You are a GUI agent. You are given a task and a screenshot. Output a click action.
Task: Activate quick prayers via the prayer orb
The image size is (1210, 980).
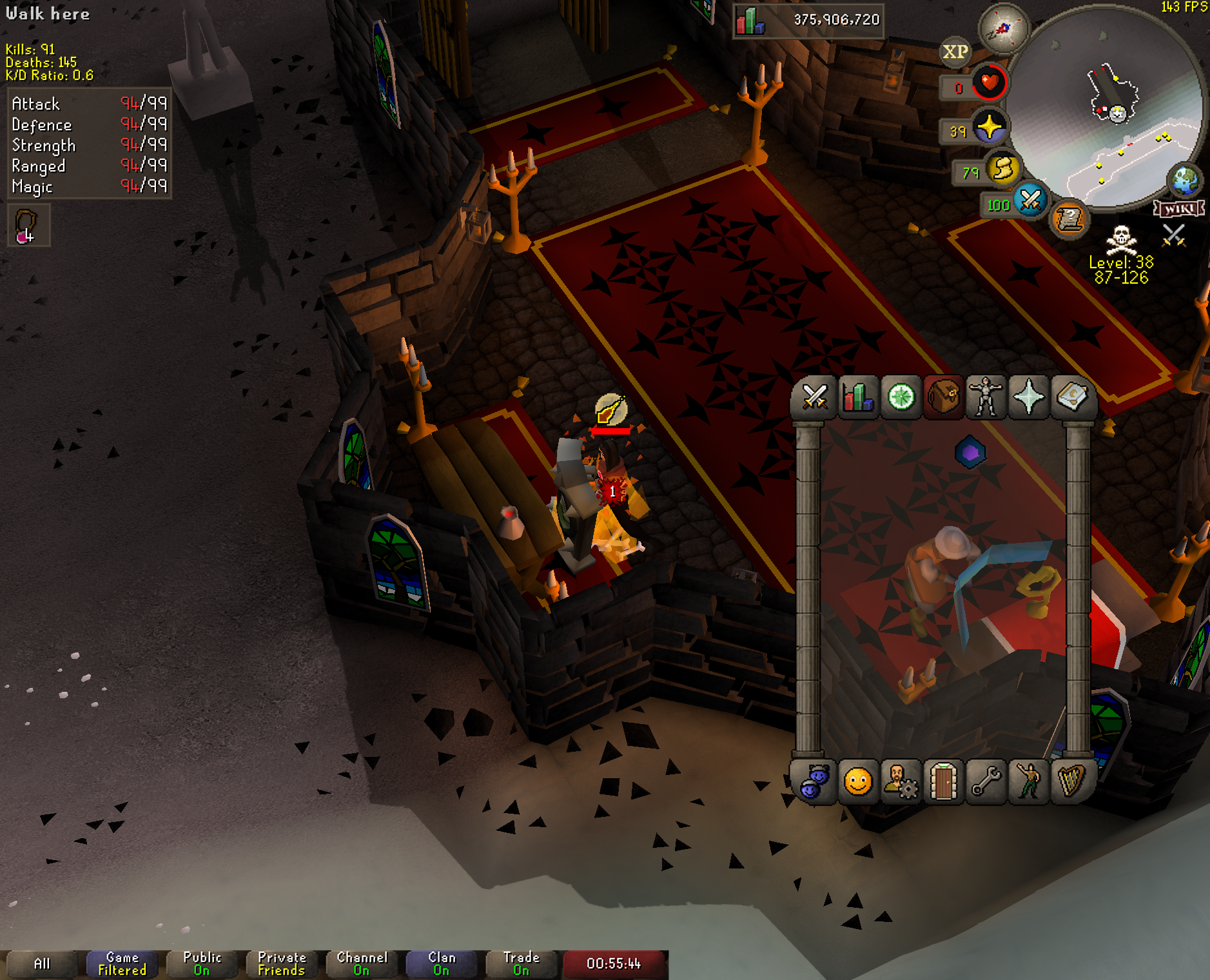pos(990,128)
